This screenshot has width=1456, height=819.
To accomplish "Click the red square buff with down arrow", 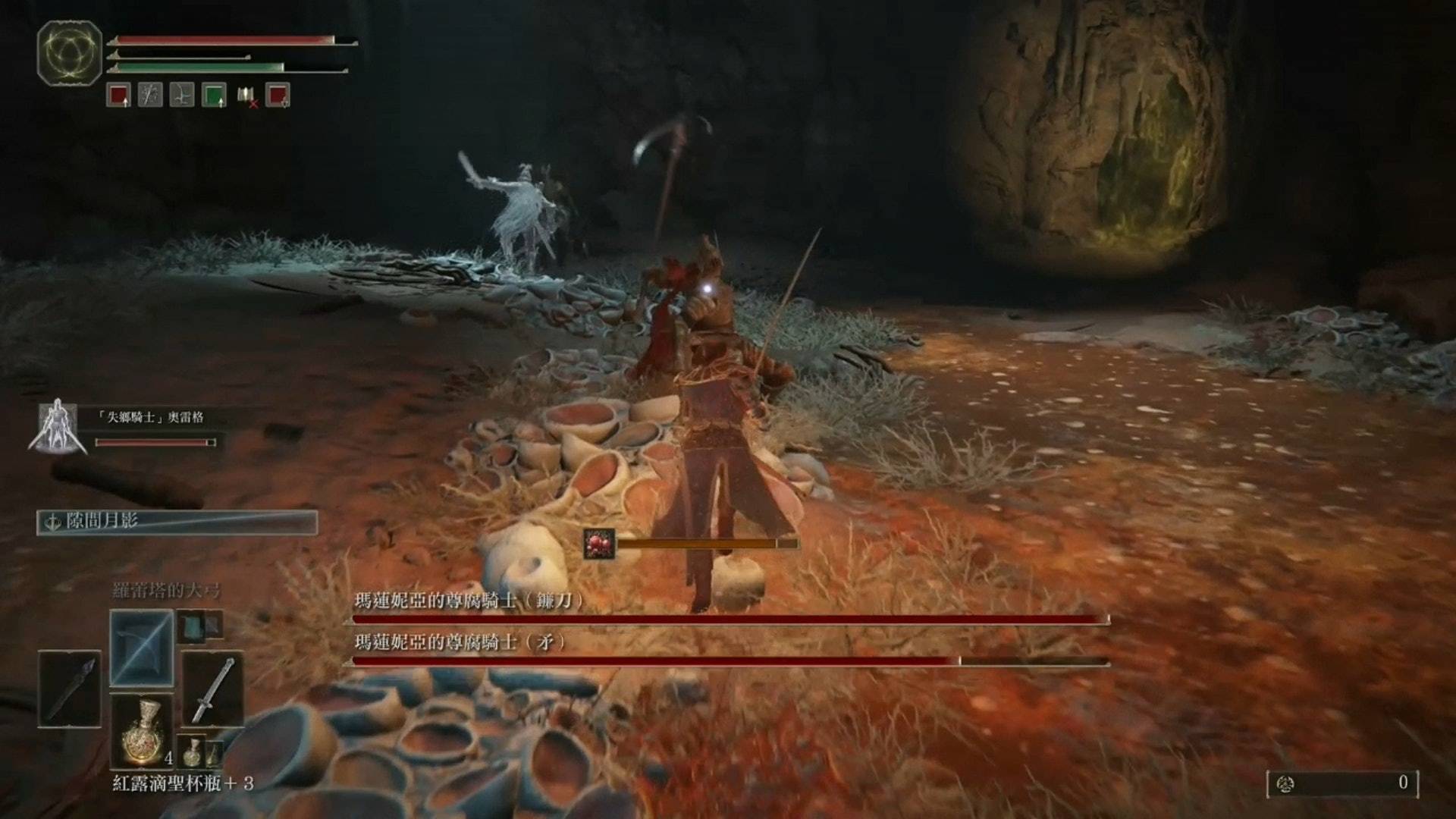I will pyautogui.click(x=278, y=96).
